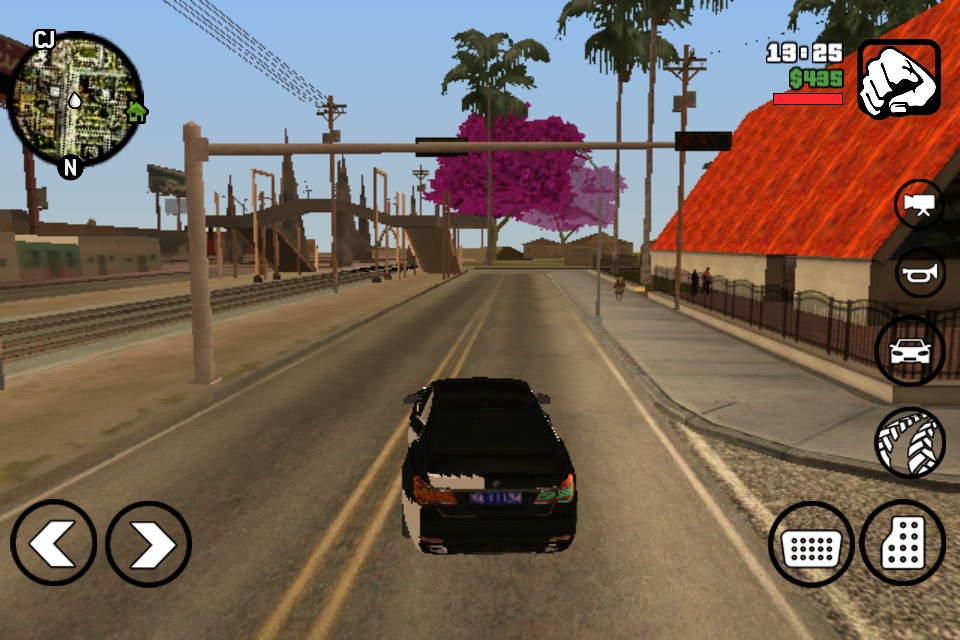Select the fist weapon icon
This screenshot has width=960, height=640.
coord(898,79)
